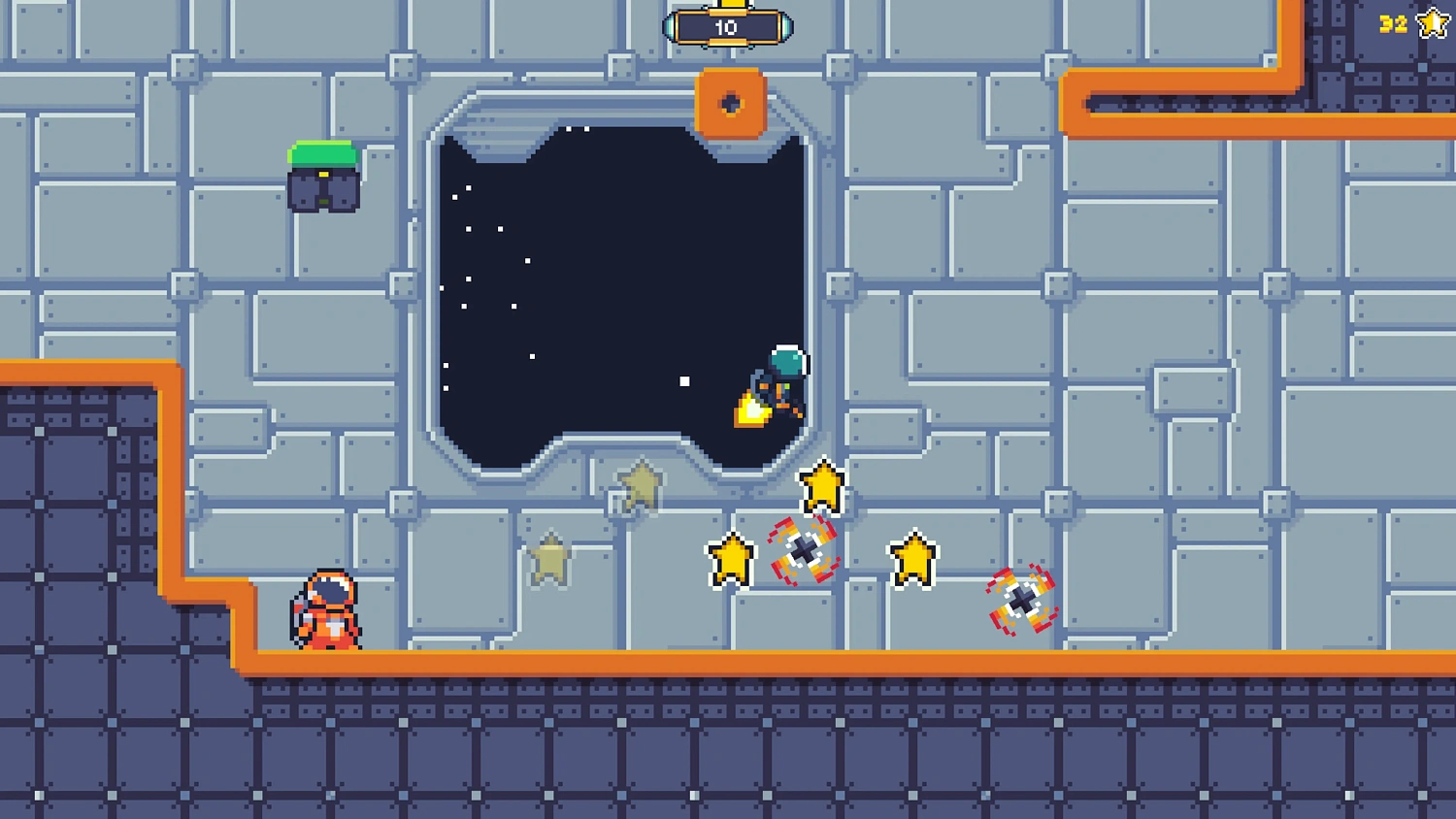Toggle the bright star between the two mines
Viewport: 1456px width, 819px height.
(913, 558)
